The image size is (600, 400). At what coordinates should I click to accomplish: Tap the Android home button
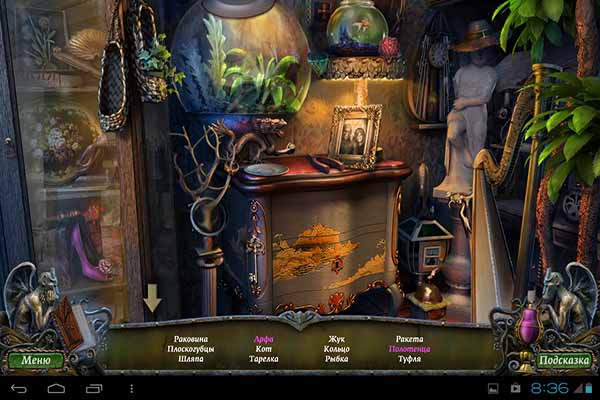tap(56, 387)
